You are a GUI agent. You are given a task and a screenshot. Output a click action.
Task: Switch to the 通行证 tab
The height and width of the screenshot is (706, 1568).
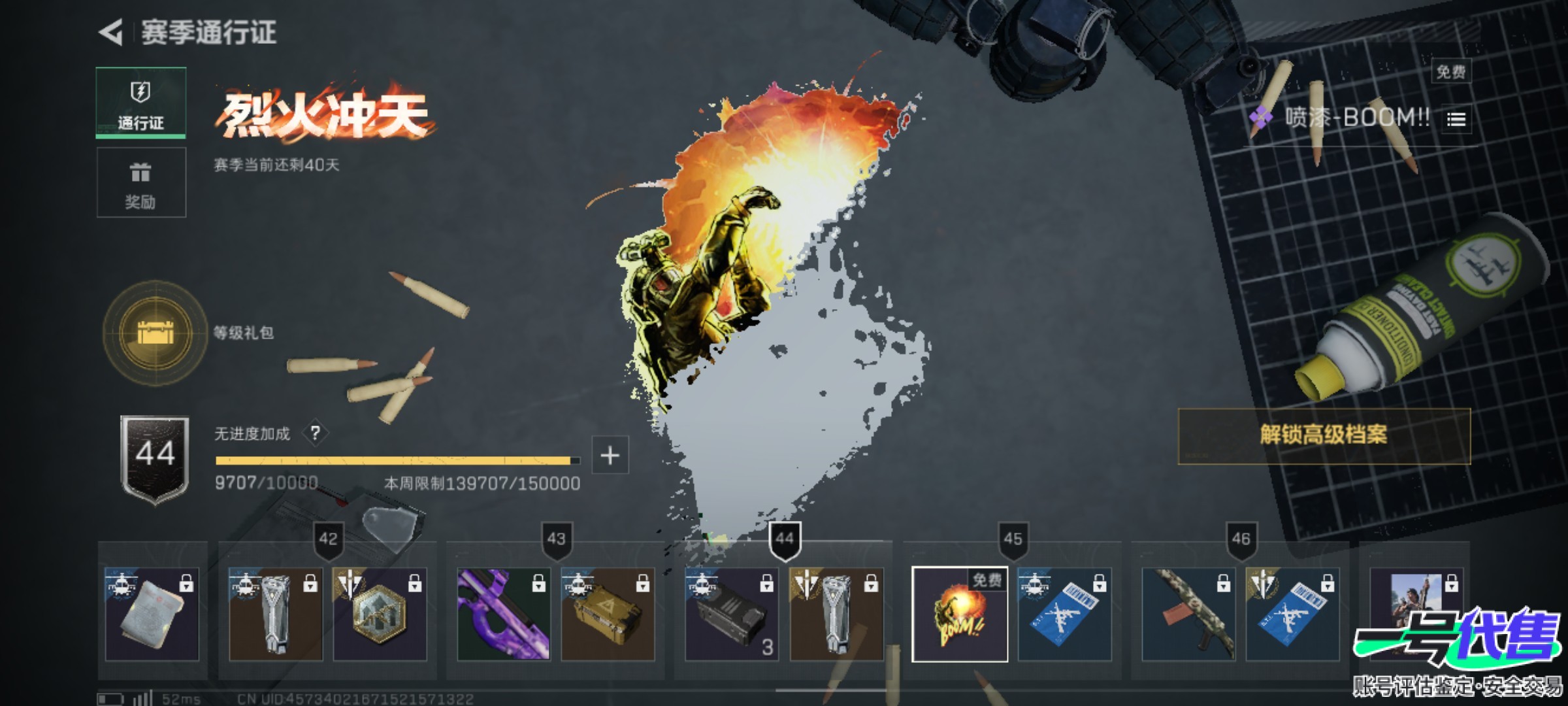pyautogui.click(x=140, y=103)
